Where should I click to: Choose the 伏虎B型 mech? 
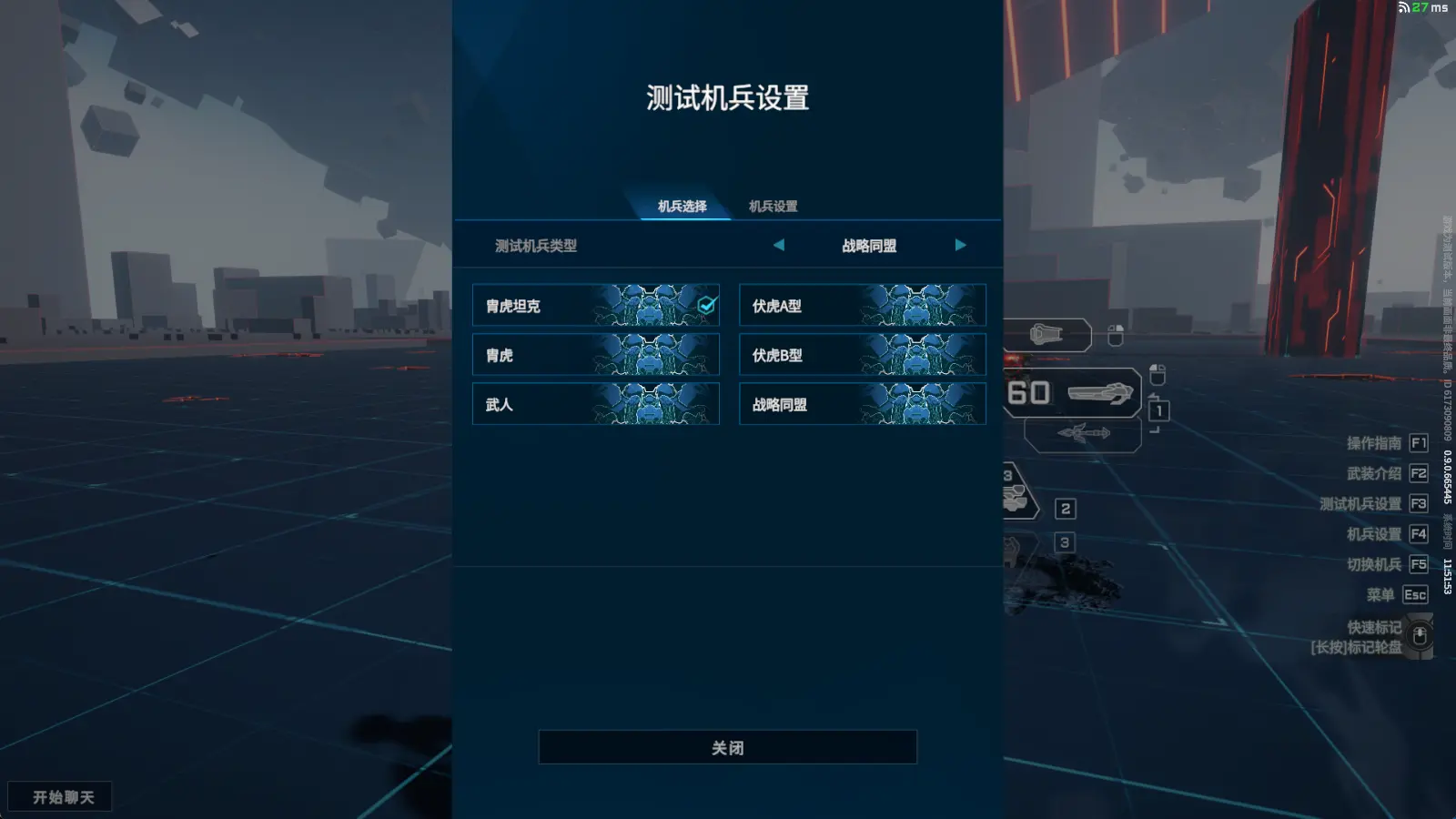pos(862,355)
